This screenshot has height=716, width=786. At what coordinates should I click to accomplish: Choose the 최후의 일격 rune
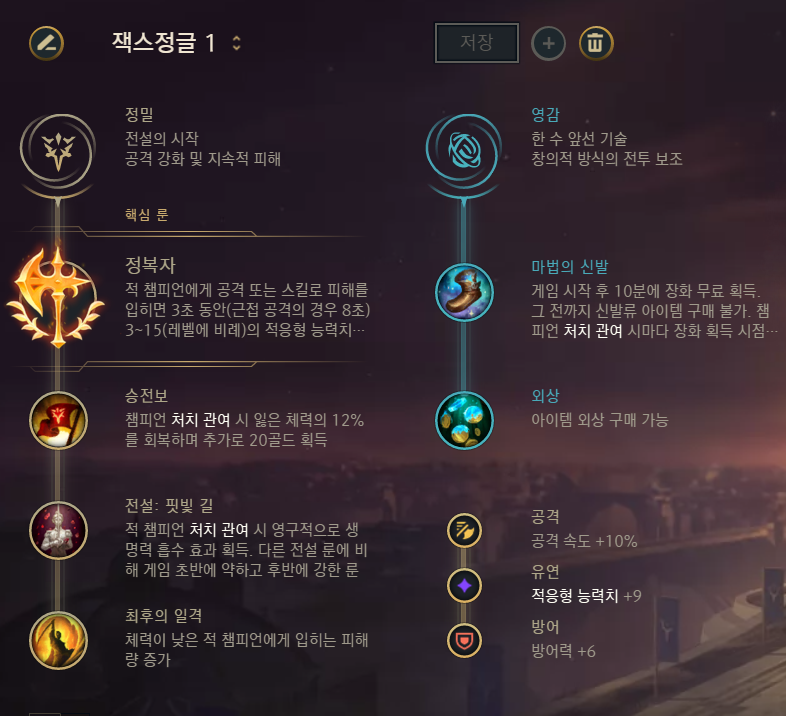coord(58,638)
